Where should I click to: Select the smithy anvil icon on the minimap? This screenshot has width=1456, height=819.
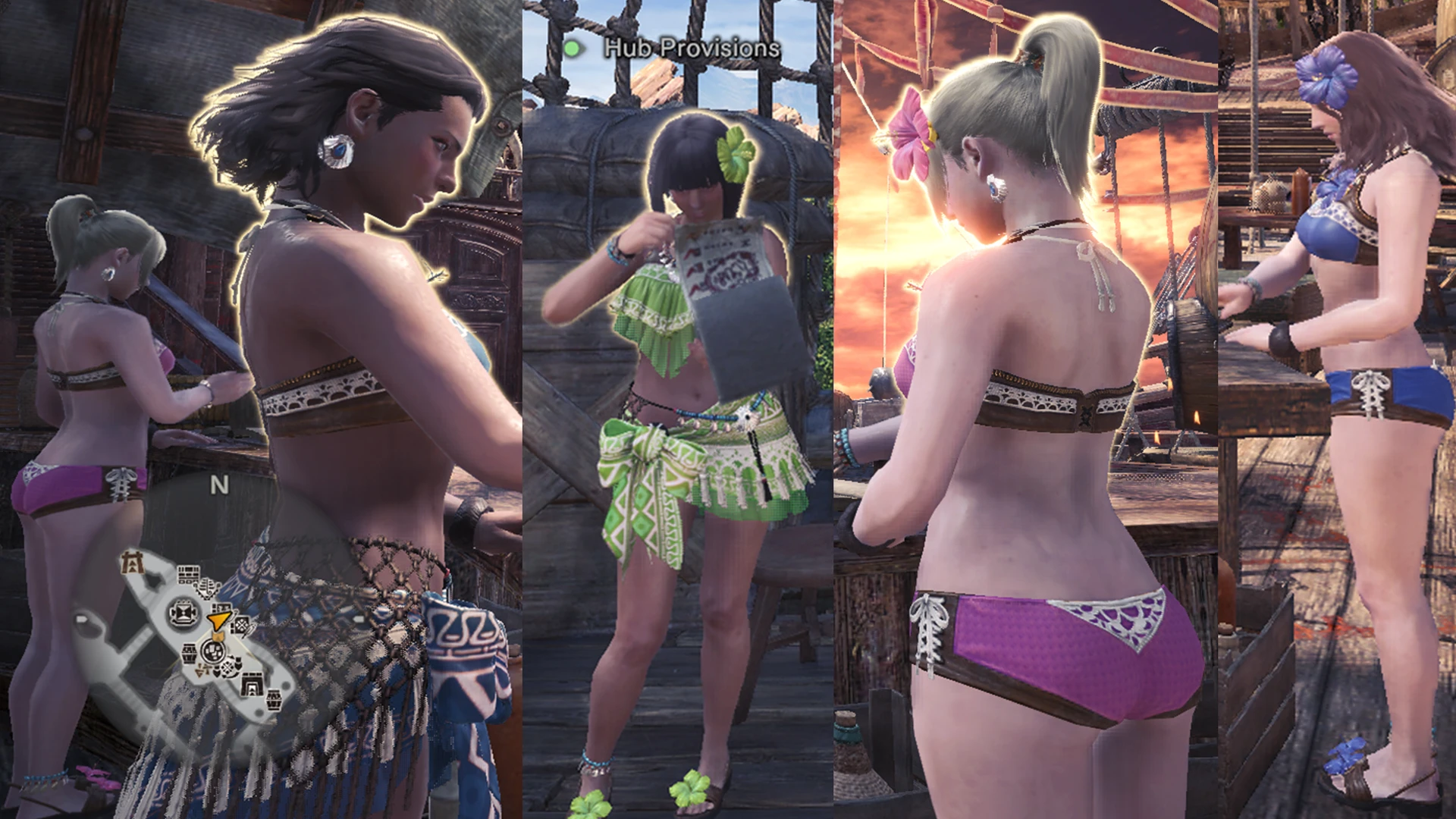click(x=184, y=611)
